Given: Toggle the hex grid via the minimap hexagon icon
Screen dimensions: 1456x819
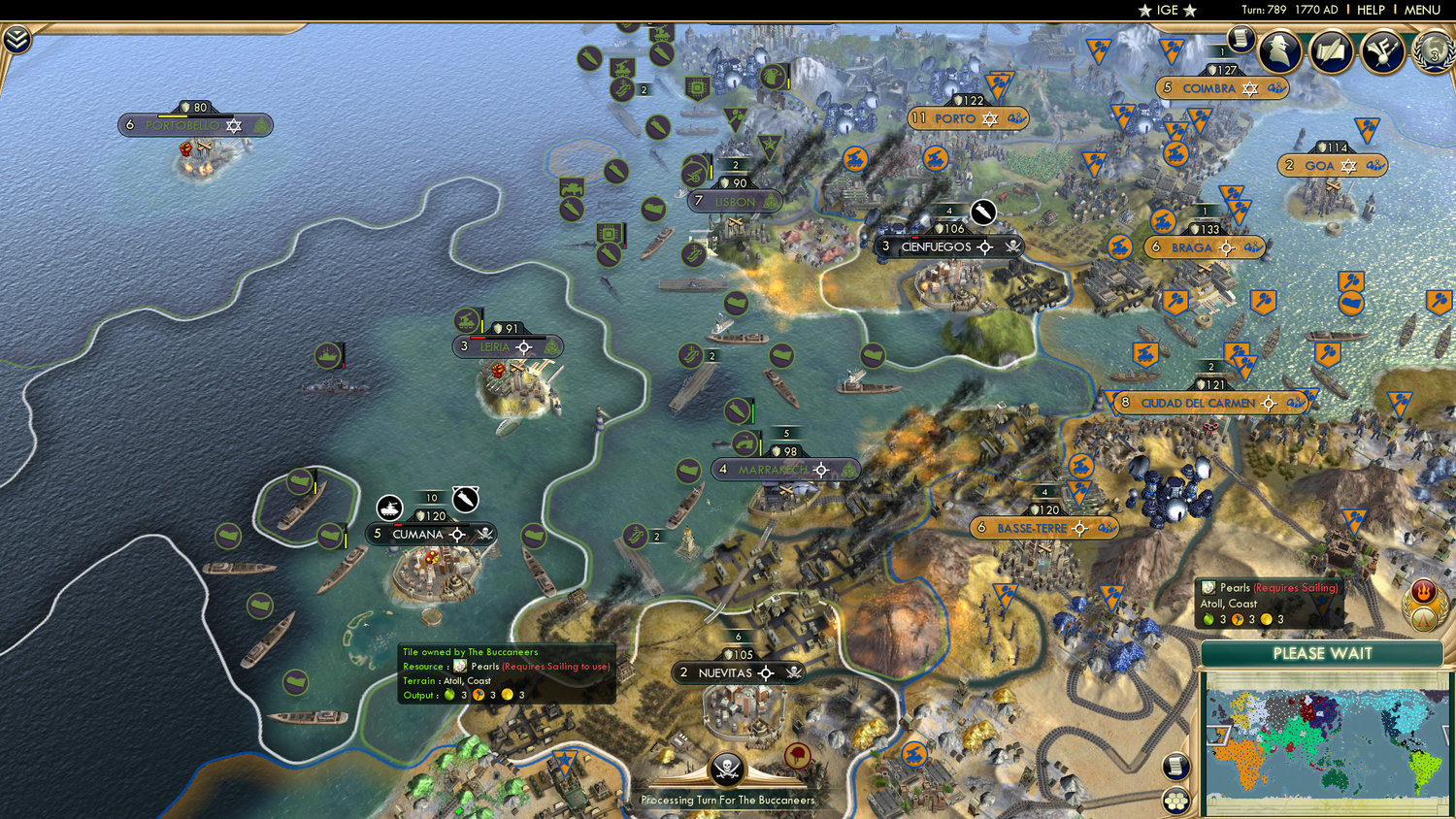Looking at the screenshot, I should [1175, 801].
